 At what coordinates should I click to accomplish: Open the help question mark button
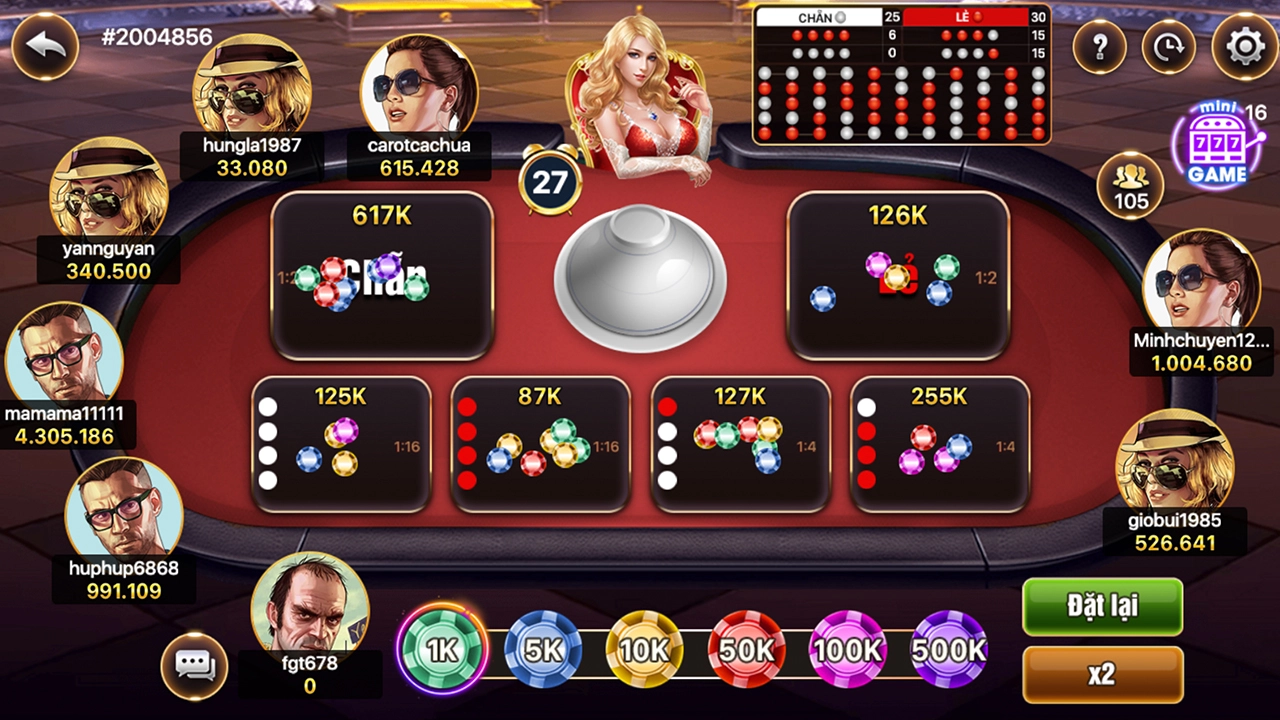coord(1100,46)
